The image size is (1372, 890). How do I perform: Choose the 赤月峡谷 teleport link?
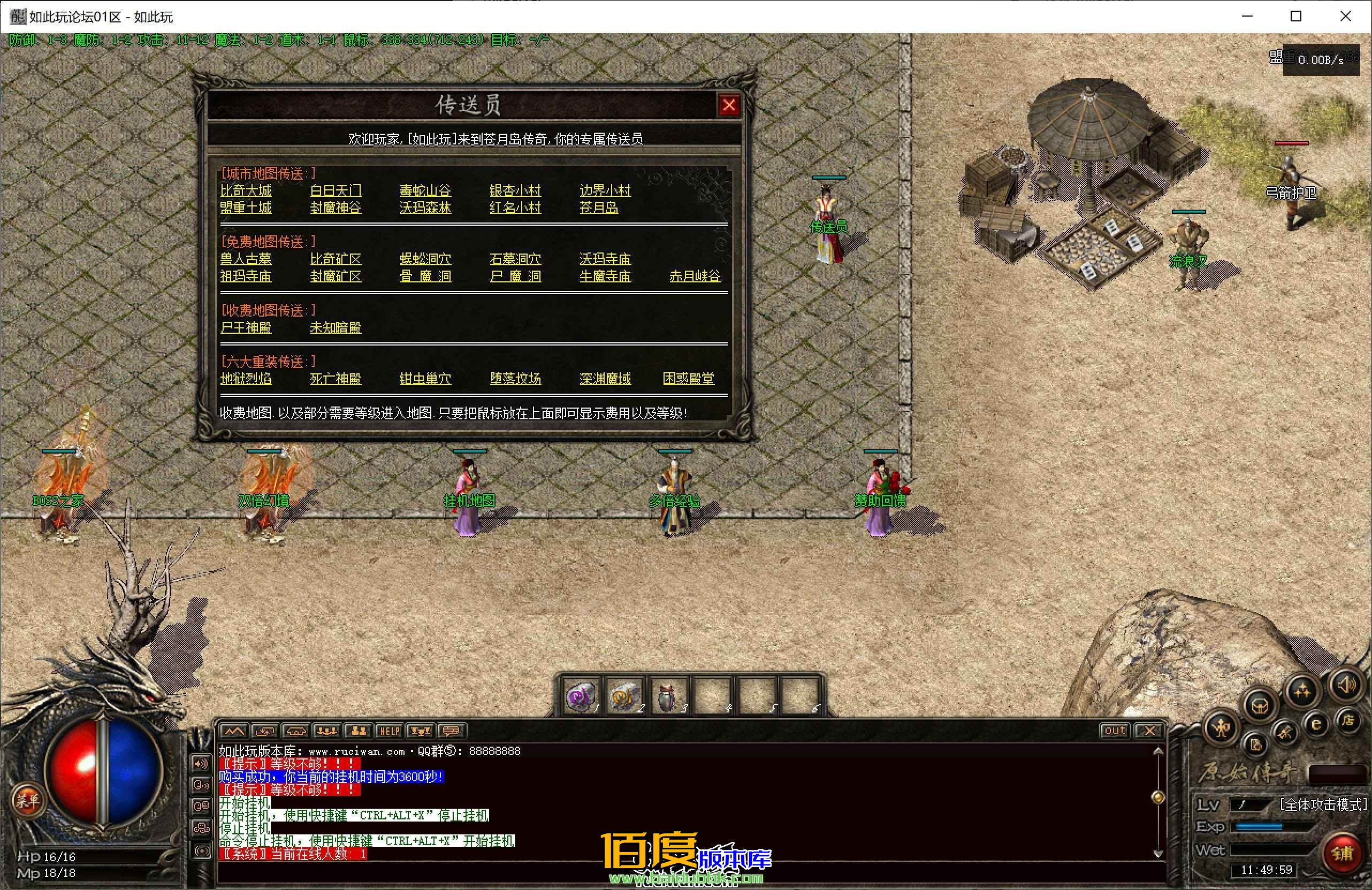[695, 277]
